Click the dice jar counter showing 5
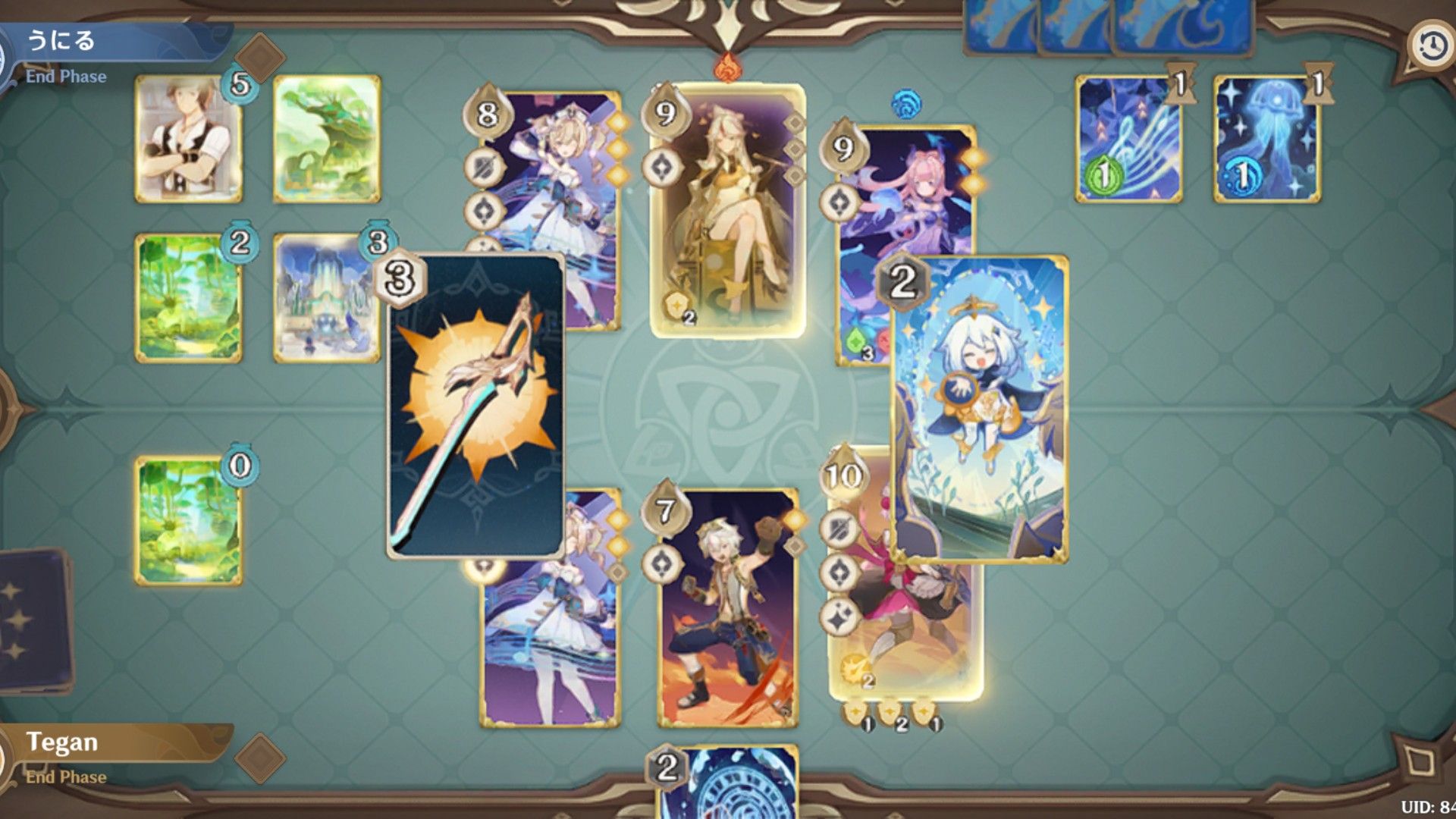This screenshot has width=1456, height=819. tap(239, 86)
